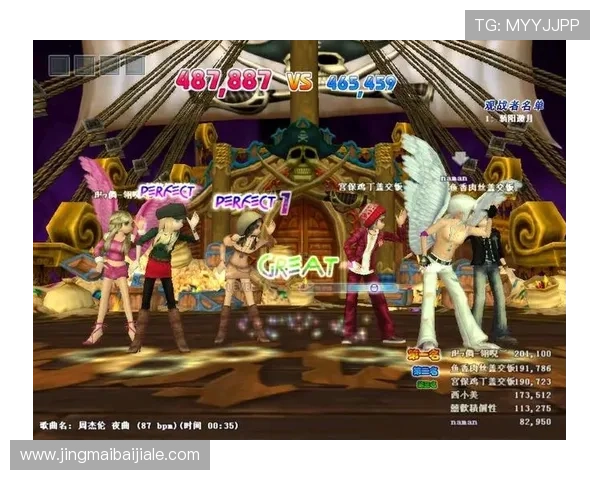This screenshot has height=480, width=600.
Task: Select the 宫保鸡丁盖交饭 ranking row
Action: (500, 381)
